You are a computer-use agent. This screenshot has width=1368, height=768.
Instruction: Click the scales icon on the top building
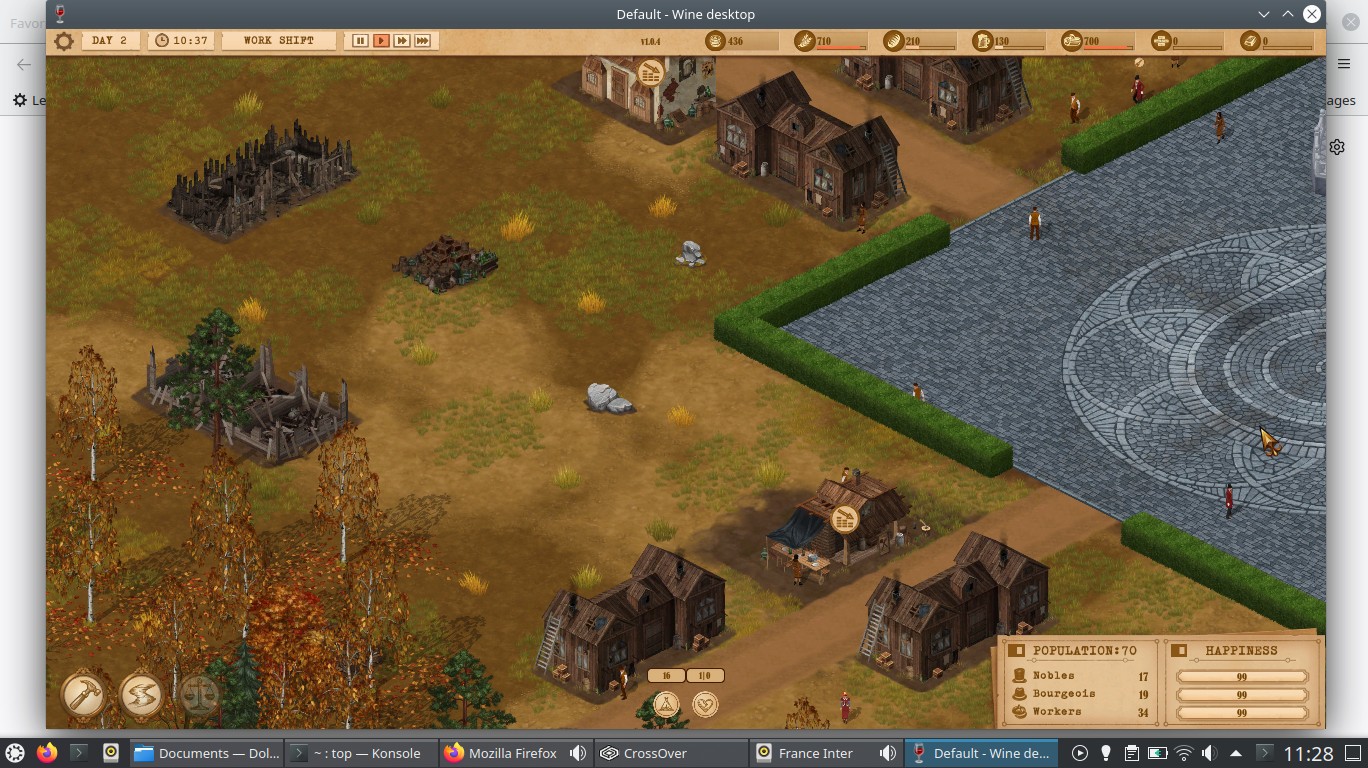pyautogui.click(x=651, y=73)
